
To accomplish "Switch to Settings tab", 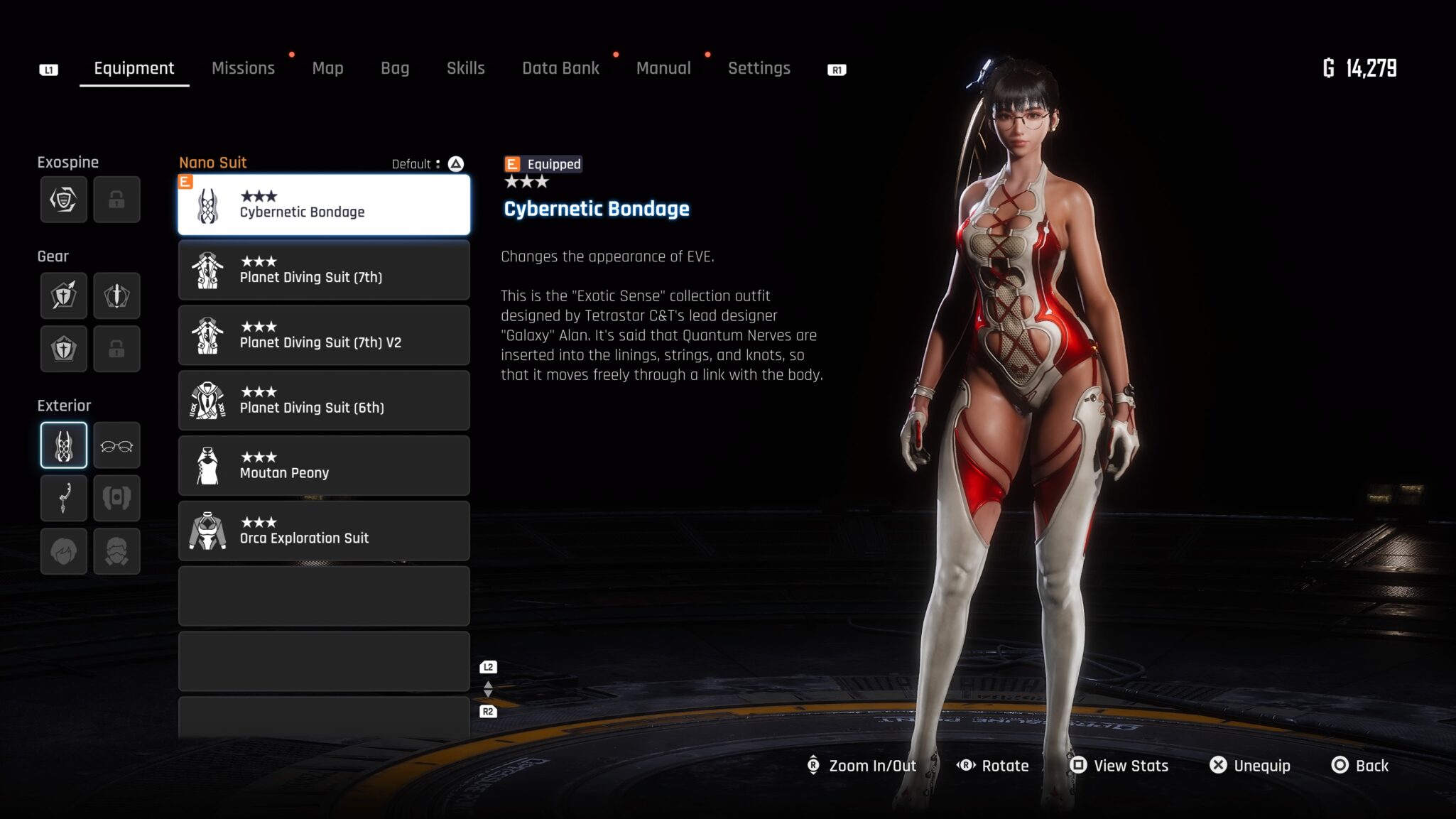I will (759, 68).
